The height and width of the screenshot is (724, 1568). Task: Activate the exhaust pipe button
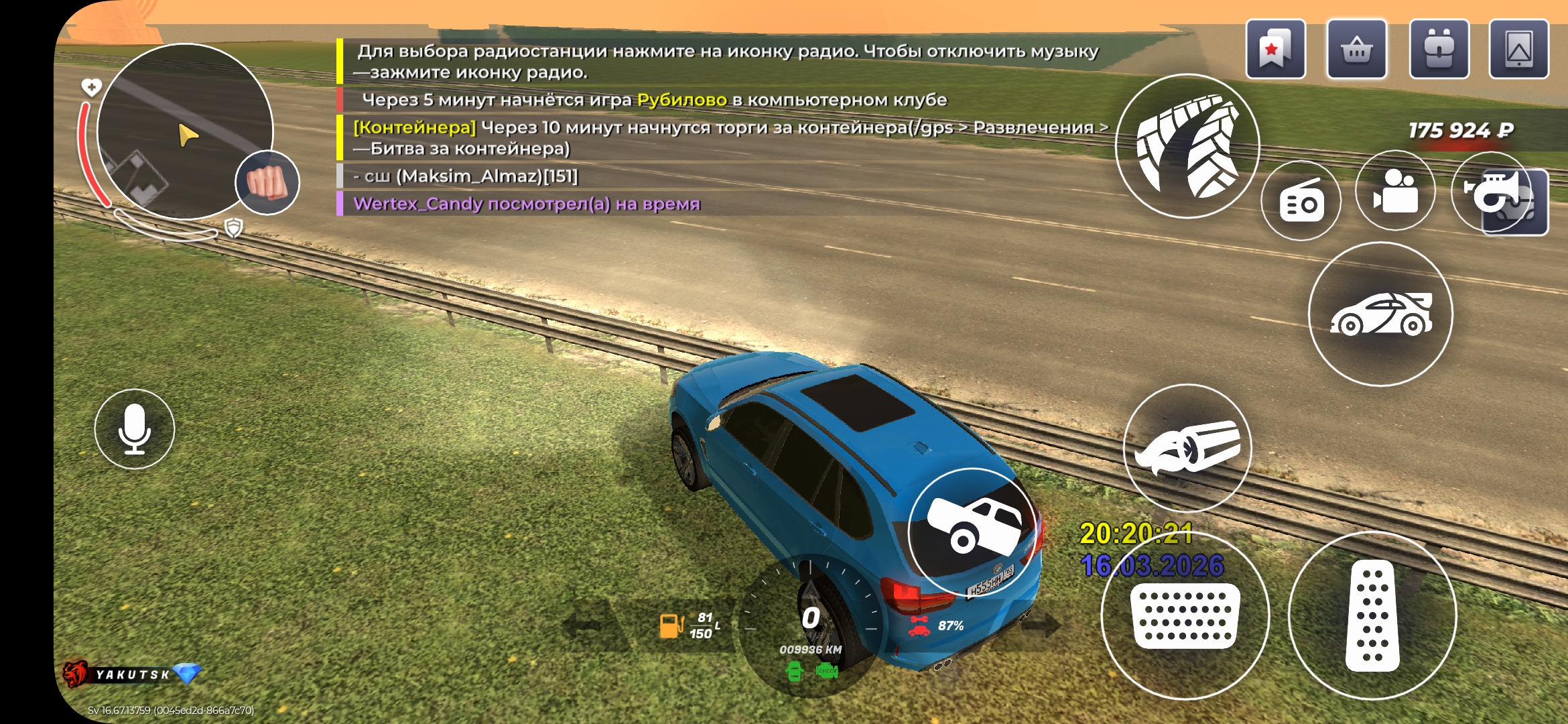tap(1187, 448)
